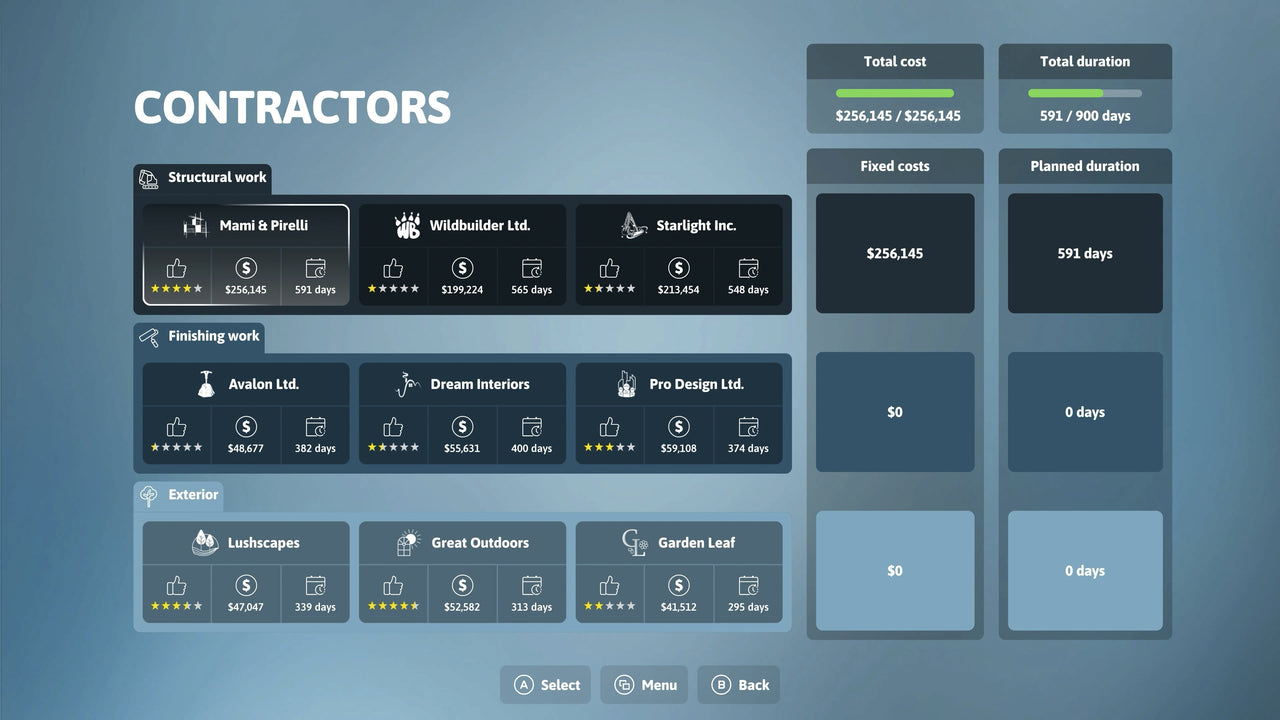Viewport: 1280px width, 720px height.
Task: Click the tree icon on the Exterior tab
Action: click(147, 494)
